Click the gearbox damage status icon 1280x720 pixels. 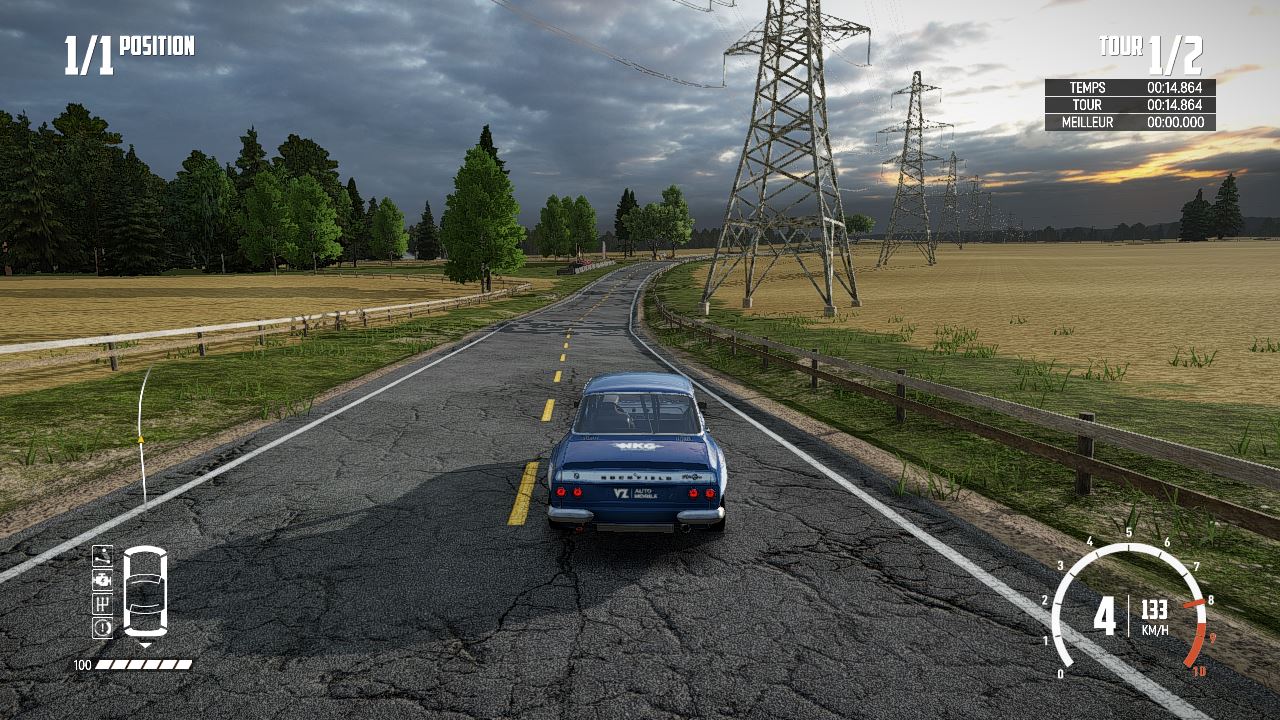(x=102, y=603)
